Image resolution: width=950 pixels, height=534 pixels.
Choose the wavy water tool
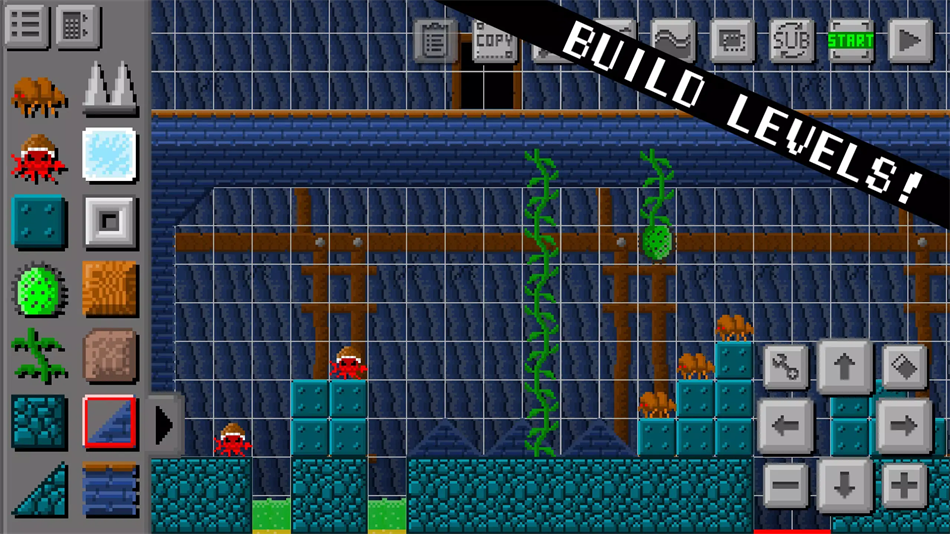coord(673,41)
